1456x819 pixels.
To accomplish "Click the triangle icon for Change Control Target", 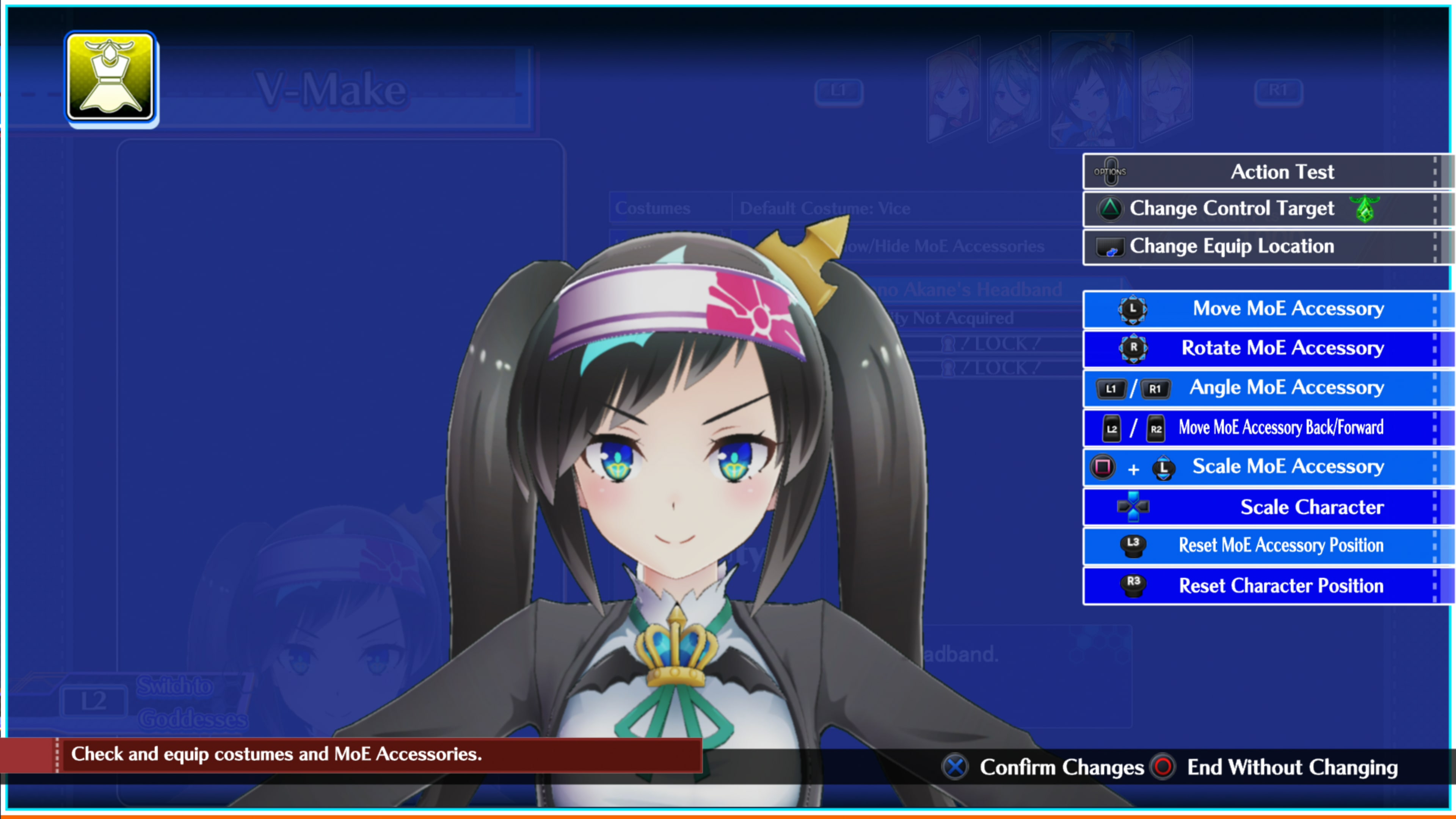I will (x=1111, y=209).
